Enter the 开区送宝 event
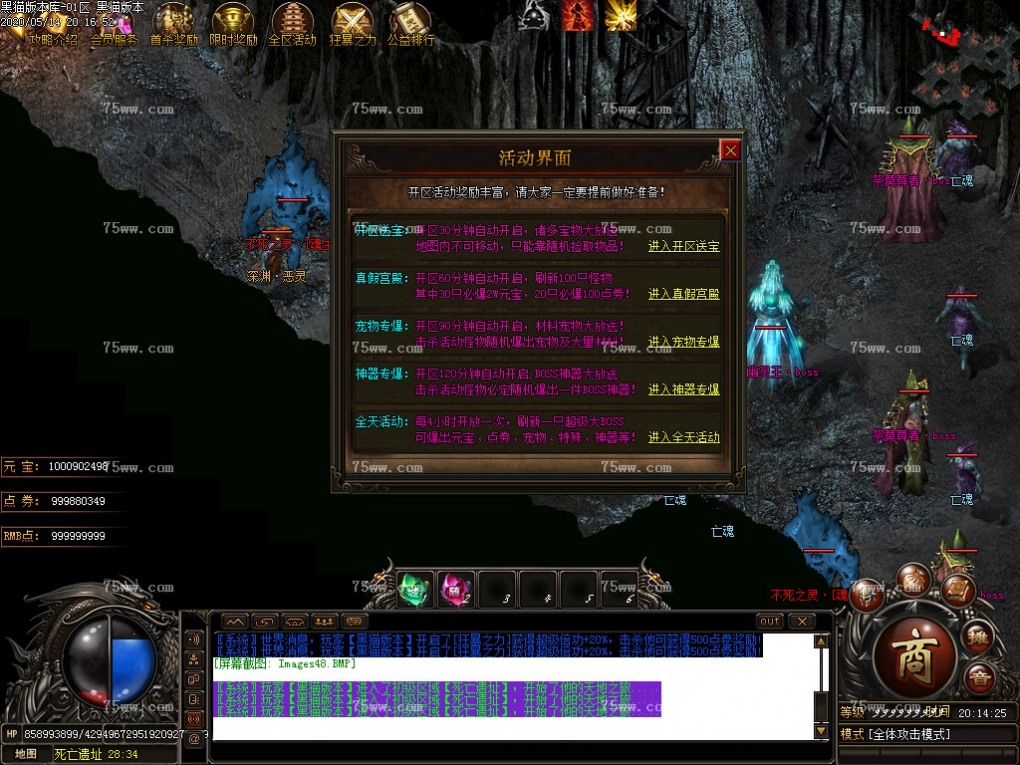The image size is (1020, 765). tap(683, 246)
